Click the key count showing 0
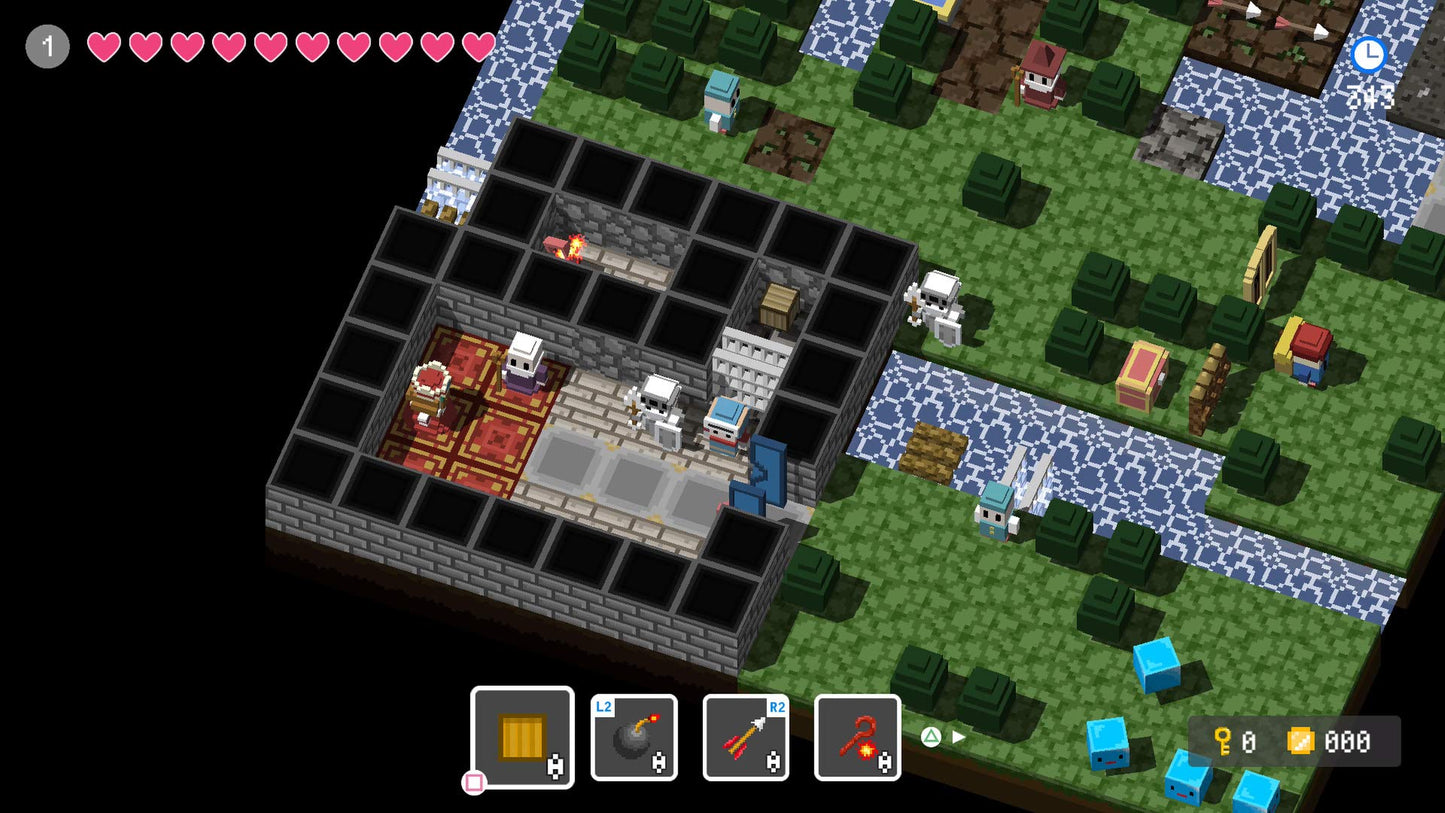The height and width of the screenshot is (813, 1445). (1249, 742)
